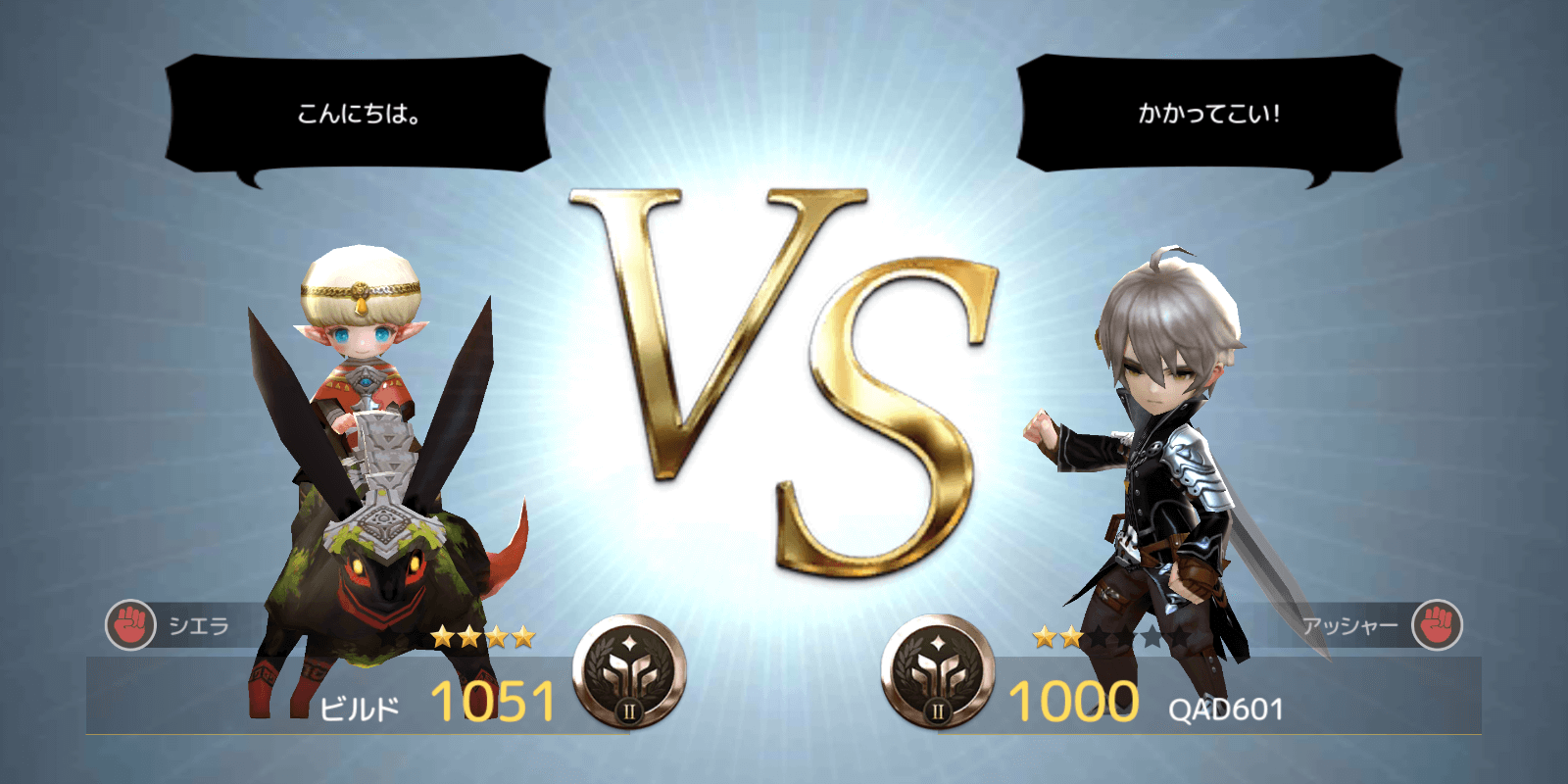The image size is (1568, 784).
Task: Expand シエラ's speech bubble saying こんにちは。
Action: pos(360,112)
